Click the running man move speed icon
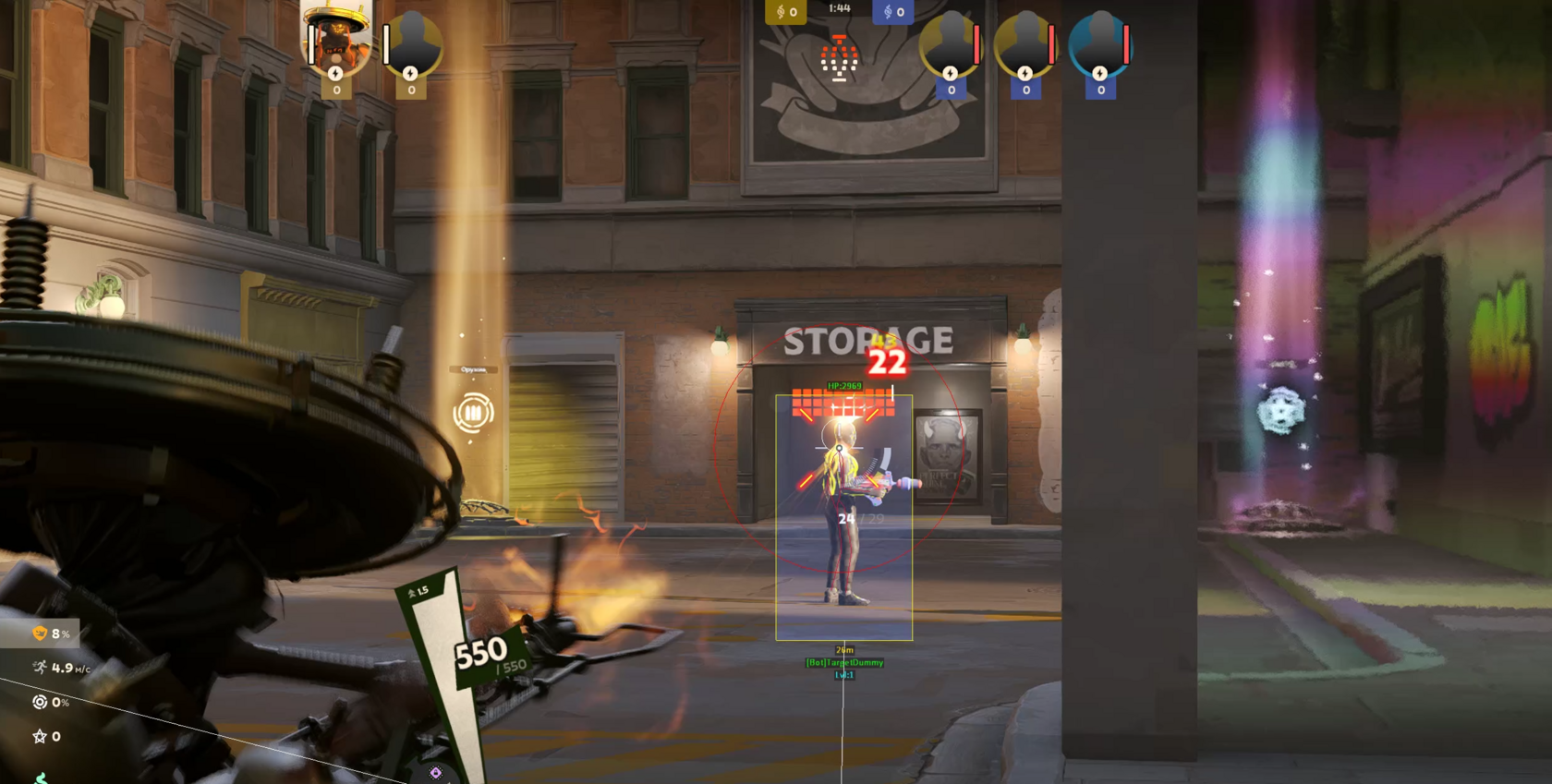This screenshot has height=784, width=1552. pyautogui.click(x=40, y=667)
